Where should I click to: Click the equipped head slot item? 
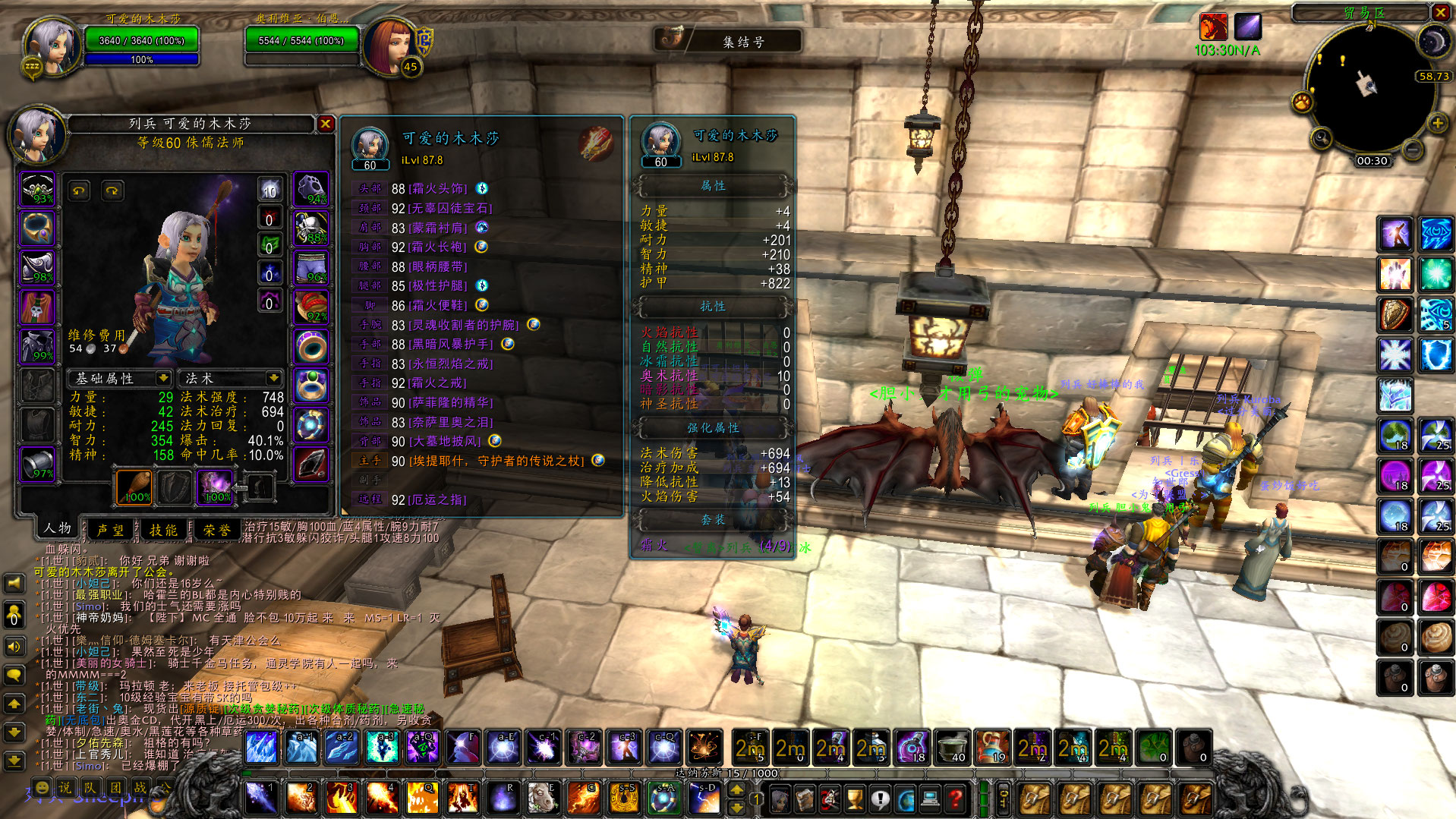[37, 189]
